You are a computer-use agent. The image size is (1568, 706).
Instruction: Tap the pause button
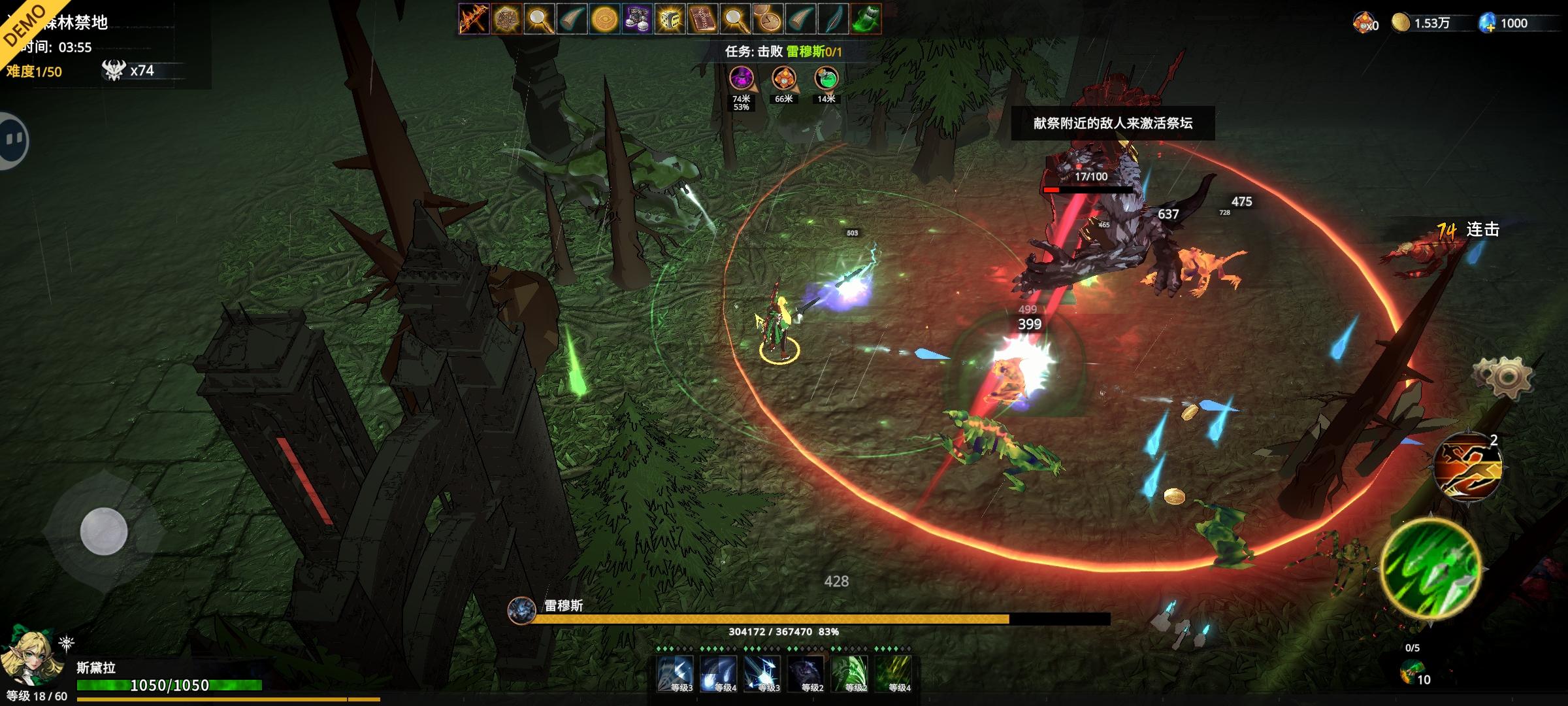(x=13, y=140)
